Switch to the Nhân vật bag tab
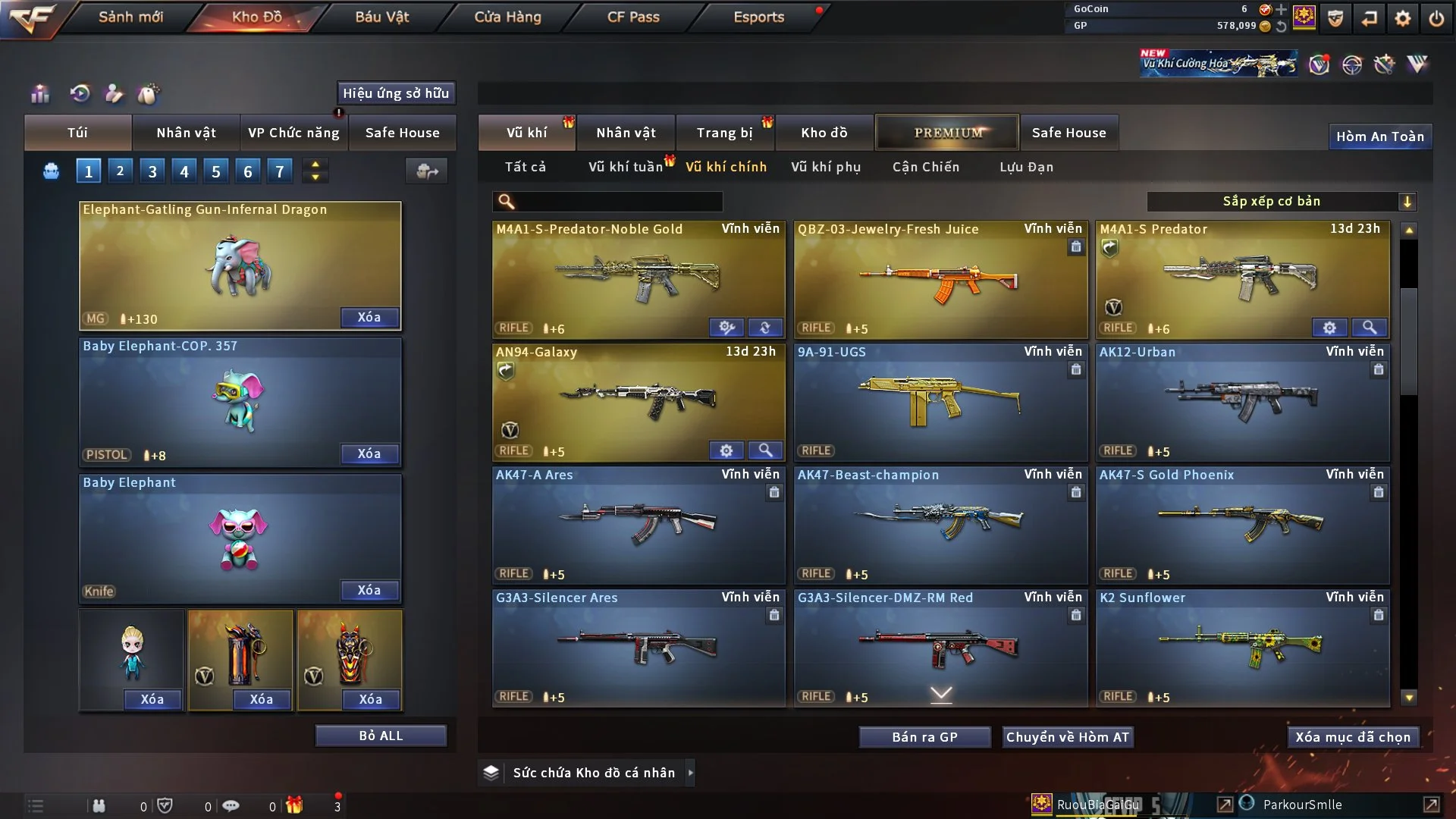Image resolution: width=1456 pixels, height=819 pixels. click(186, 133)
